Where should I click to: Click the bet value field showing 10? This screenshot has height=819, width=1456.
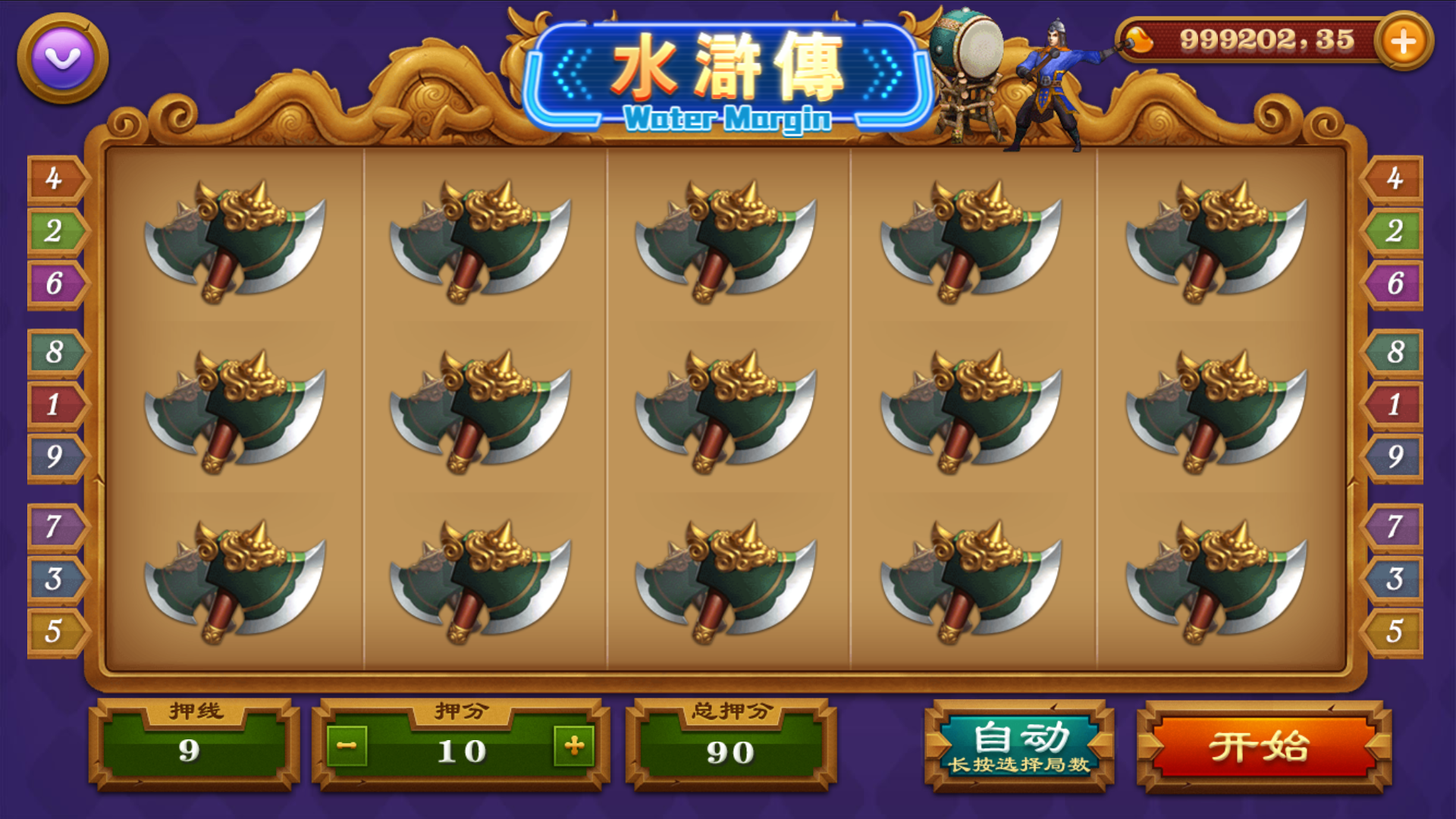[x=461, y=749]
